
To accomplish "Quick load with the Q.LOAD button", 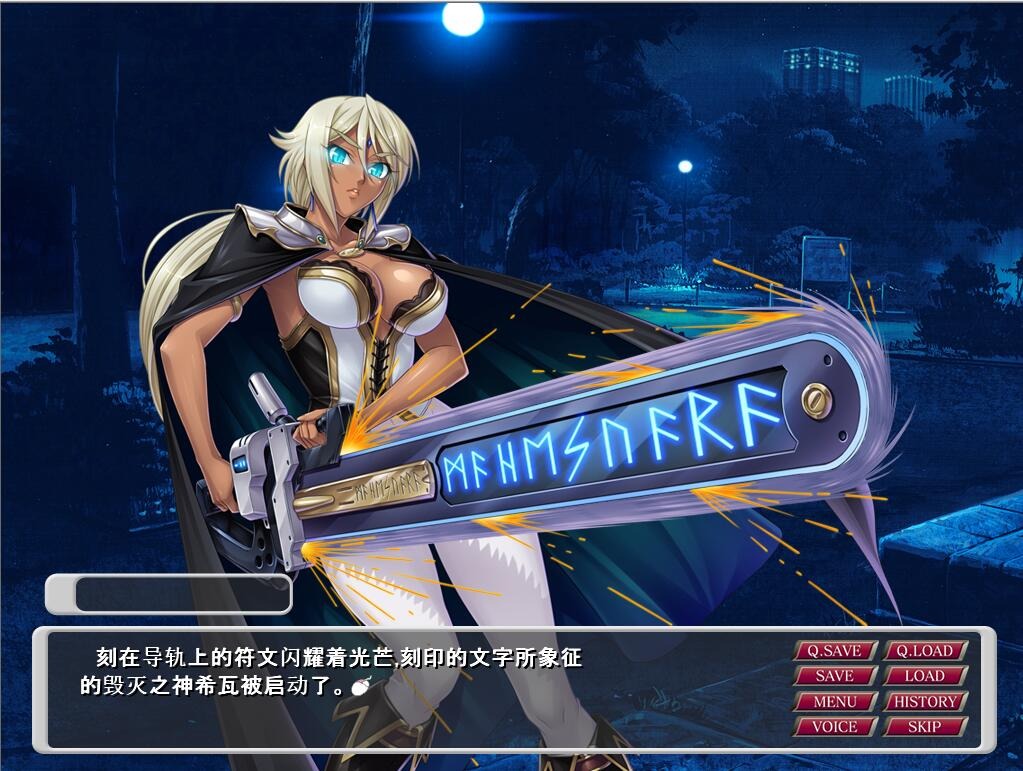I will pyautogui.click(x=925, y=651).
